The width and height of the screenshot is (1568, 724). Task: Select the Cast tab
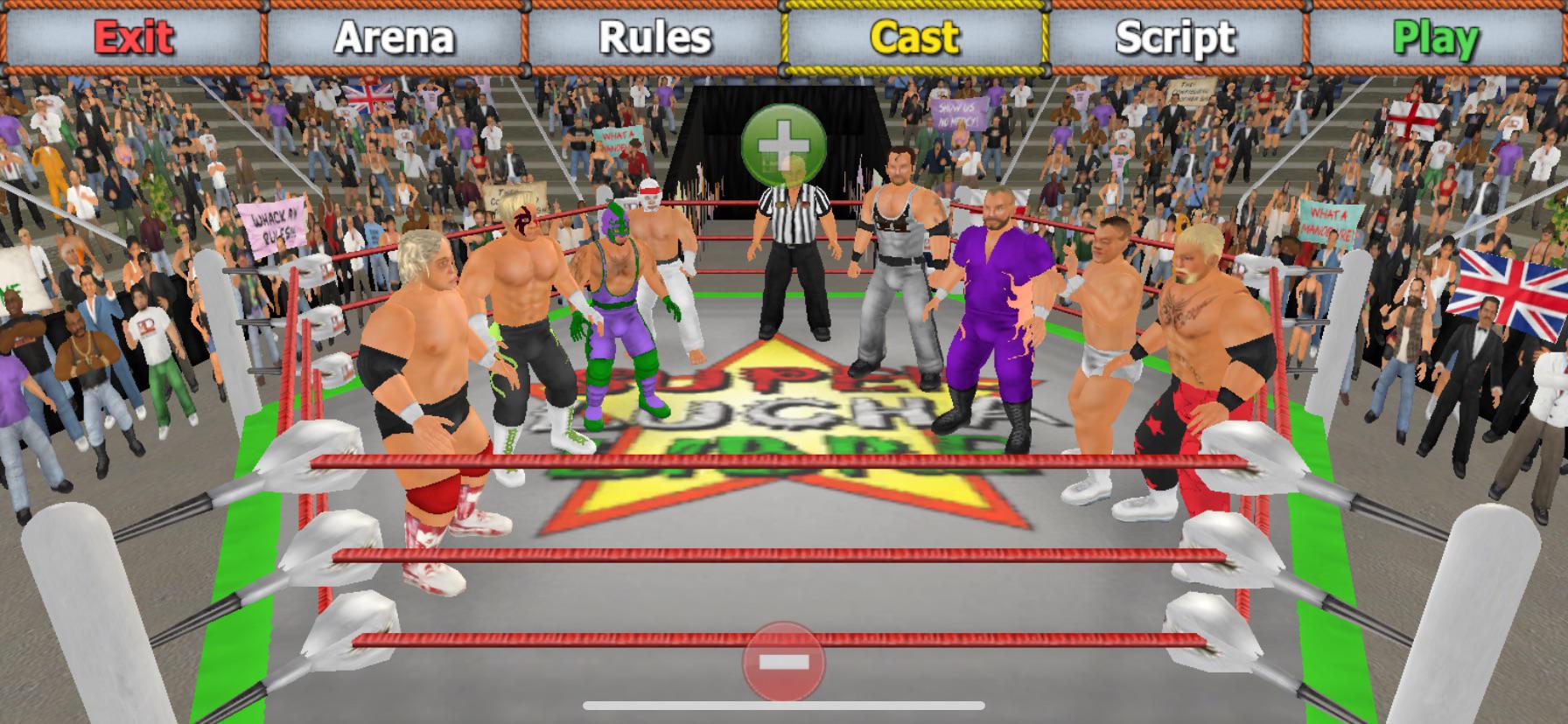(915, 37)
